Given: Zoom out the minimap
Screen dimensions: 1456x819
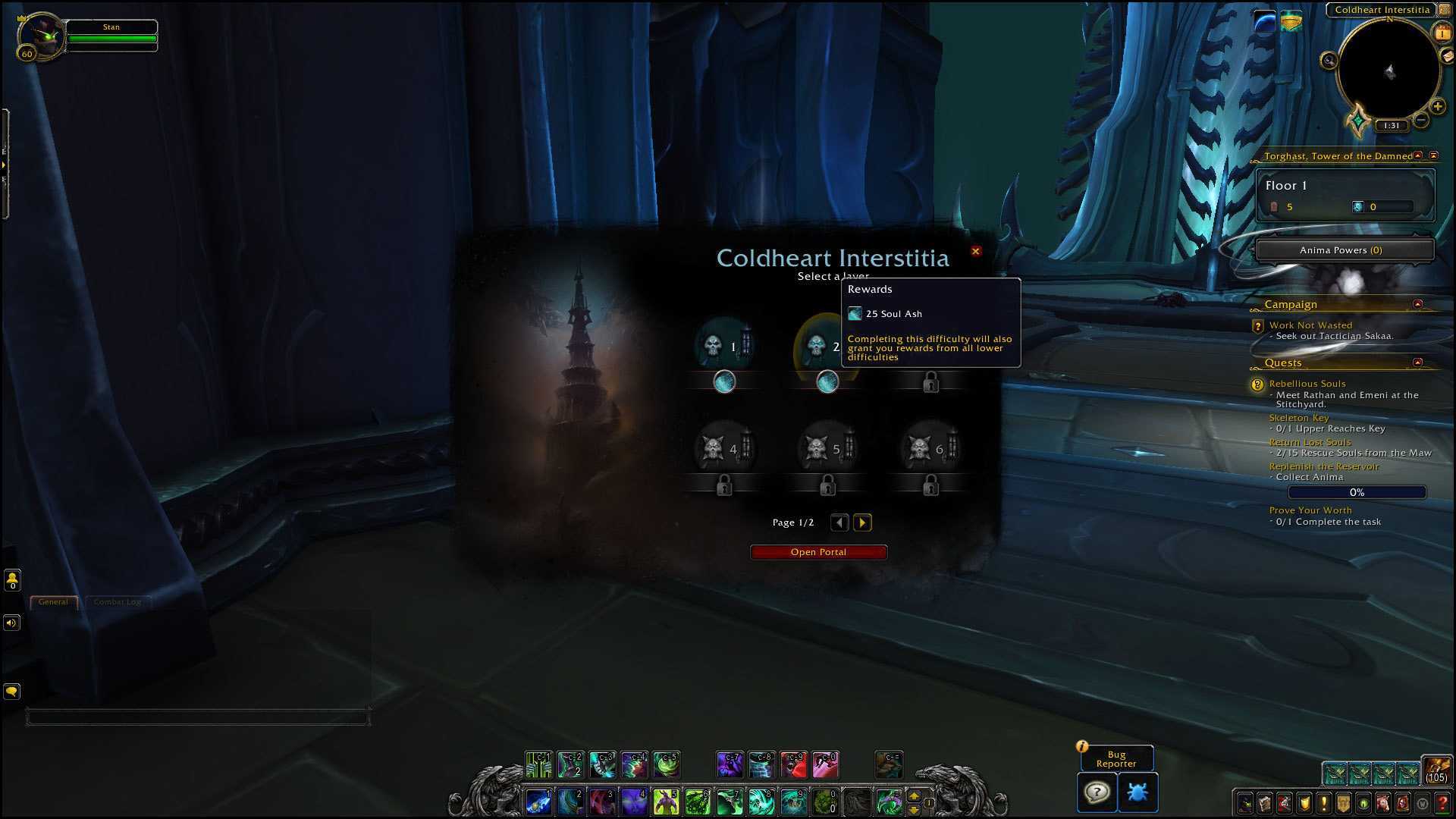Looking at the screenshot, I should coord(1421,120).
